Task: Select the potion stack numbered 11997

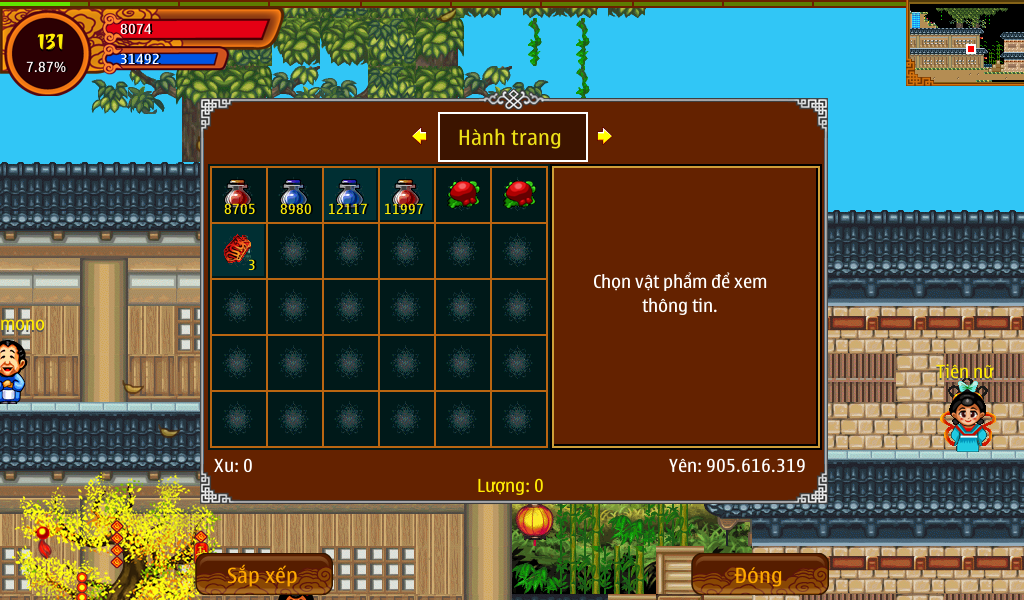Action: point(407,195)
